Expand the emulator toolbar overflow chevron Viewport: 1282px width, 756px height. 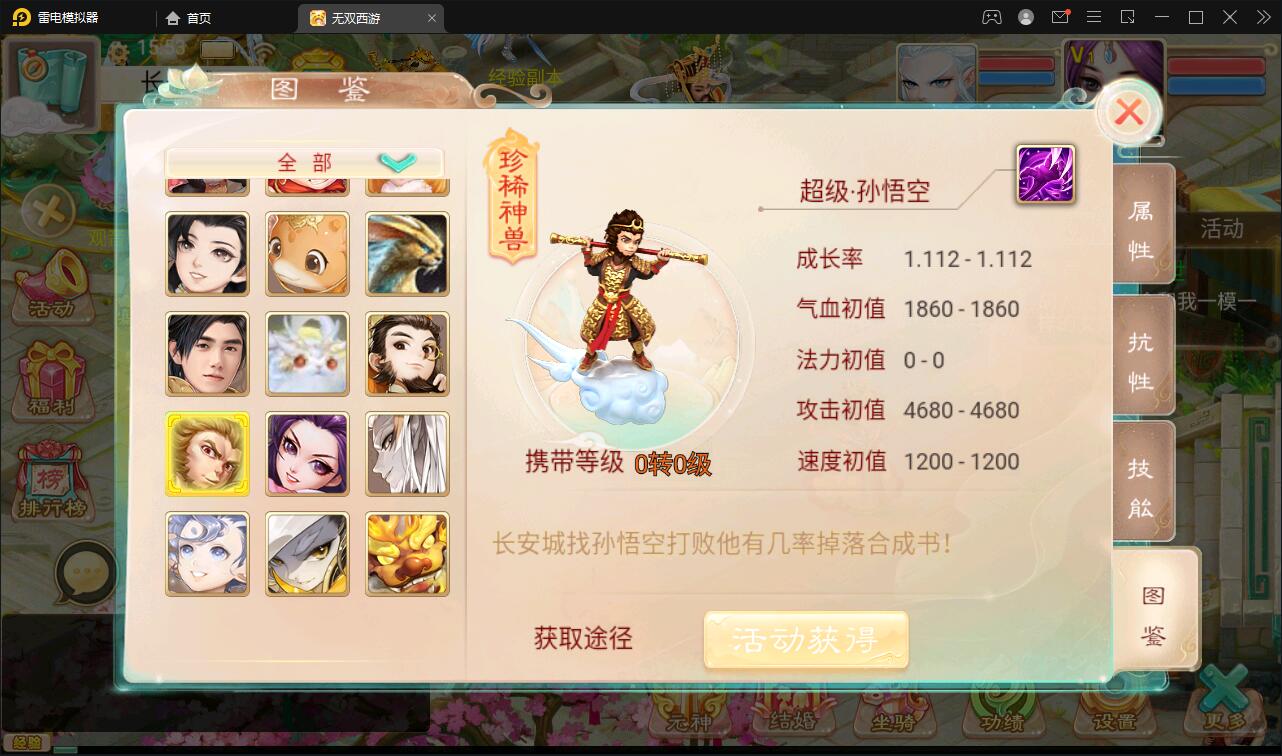[x=1262, y=17]
